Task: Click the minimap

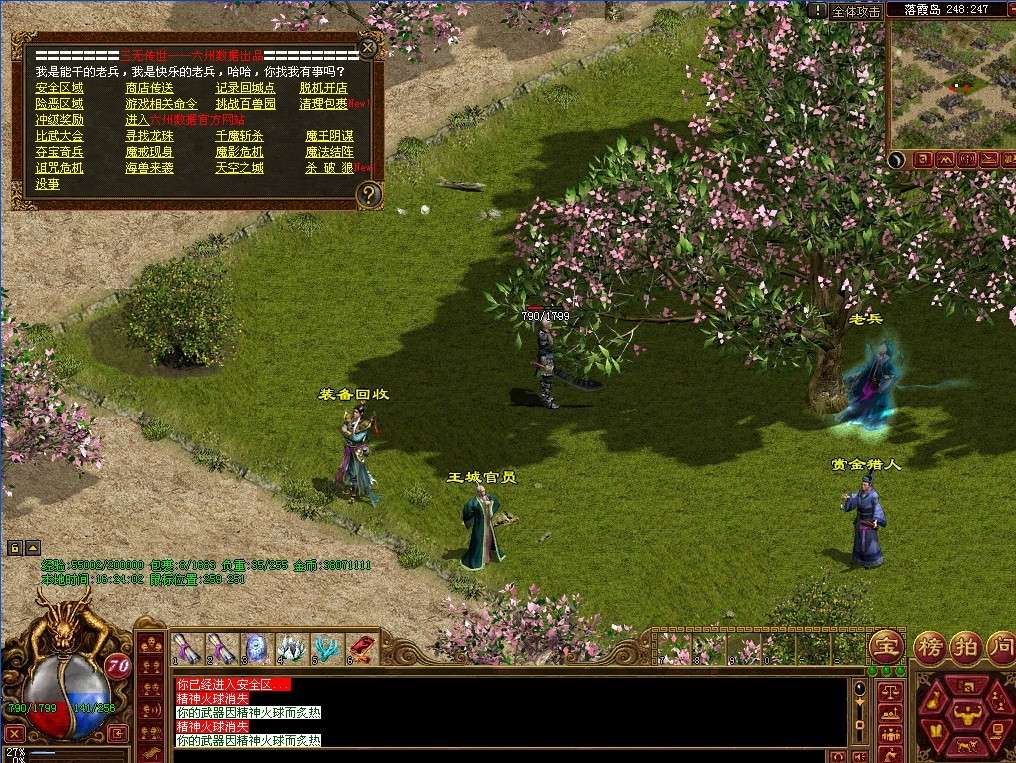Action: click(950, 85)
